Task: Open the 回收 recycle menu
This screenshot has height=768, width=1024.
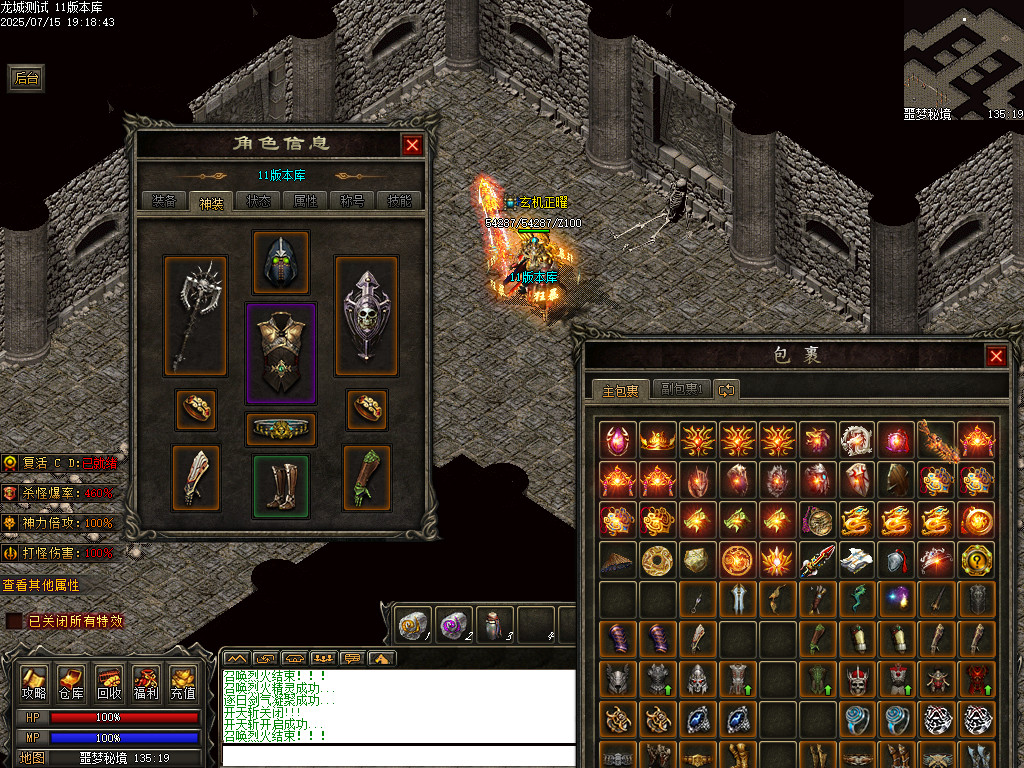Action: (x=109, y=683)
